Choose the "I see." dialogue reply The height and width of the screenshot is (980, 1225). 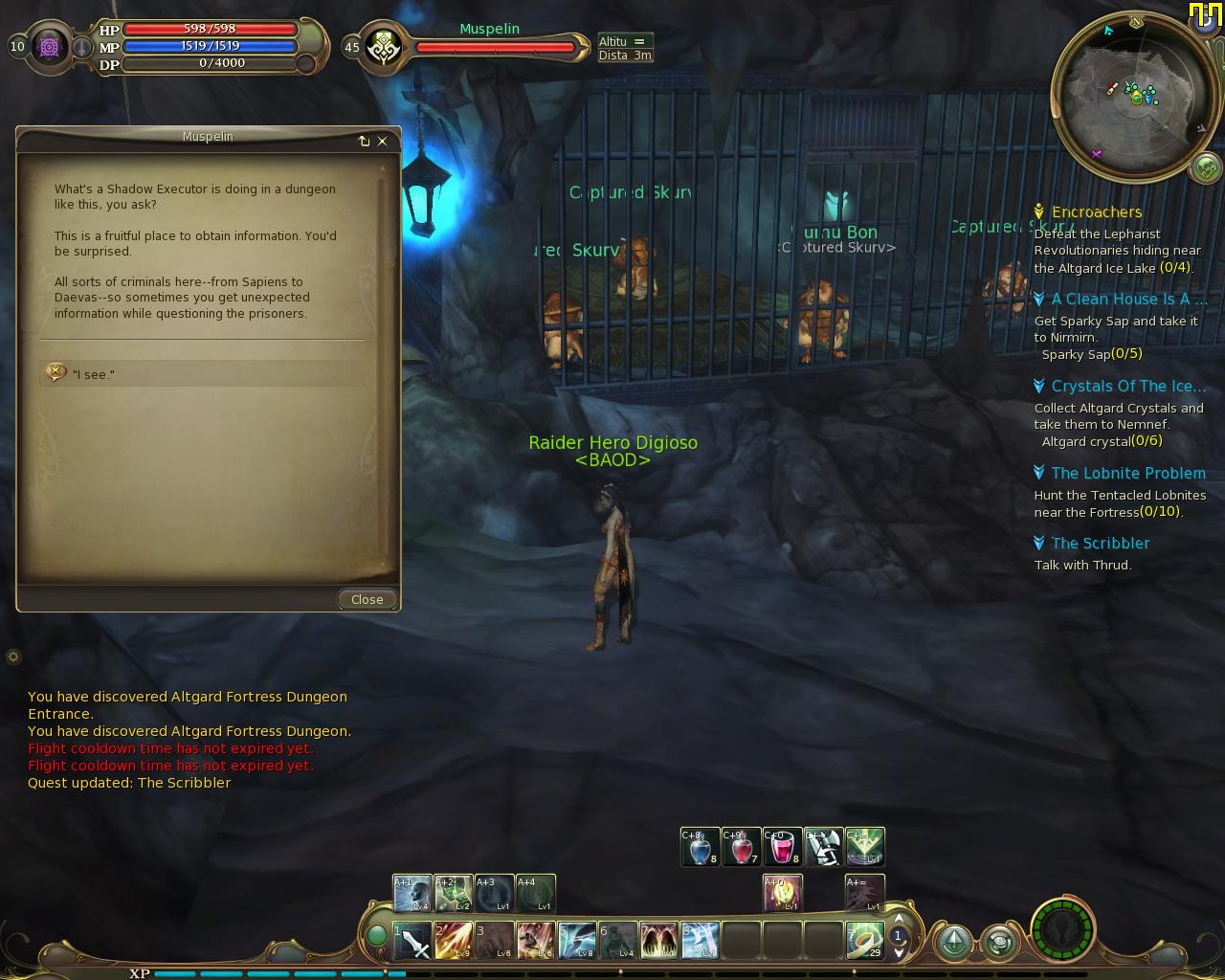click(x=94, y=374)
